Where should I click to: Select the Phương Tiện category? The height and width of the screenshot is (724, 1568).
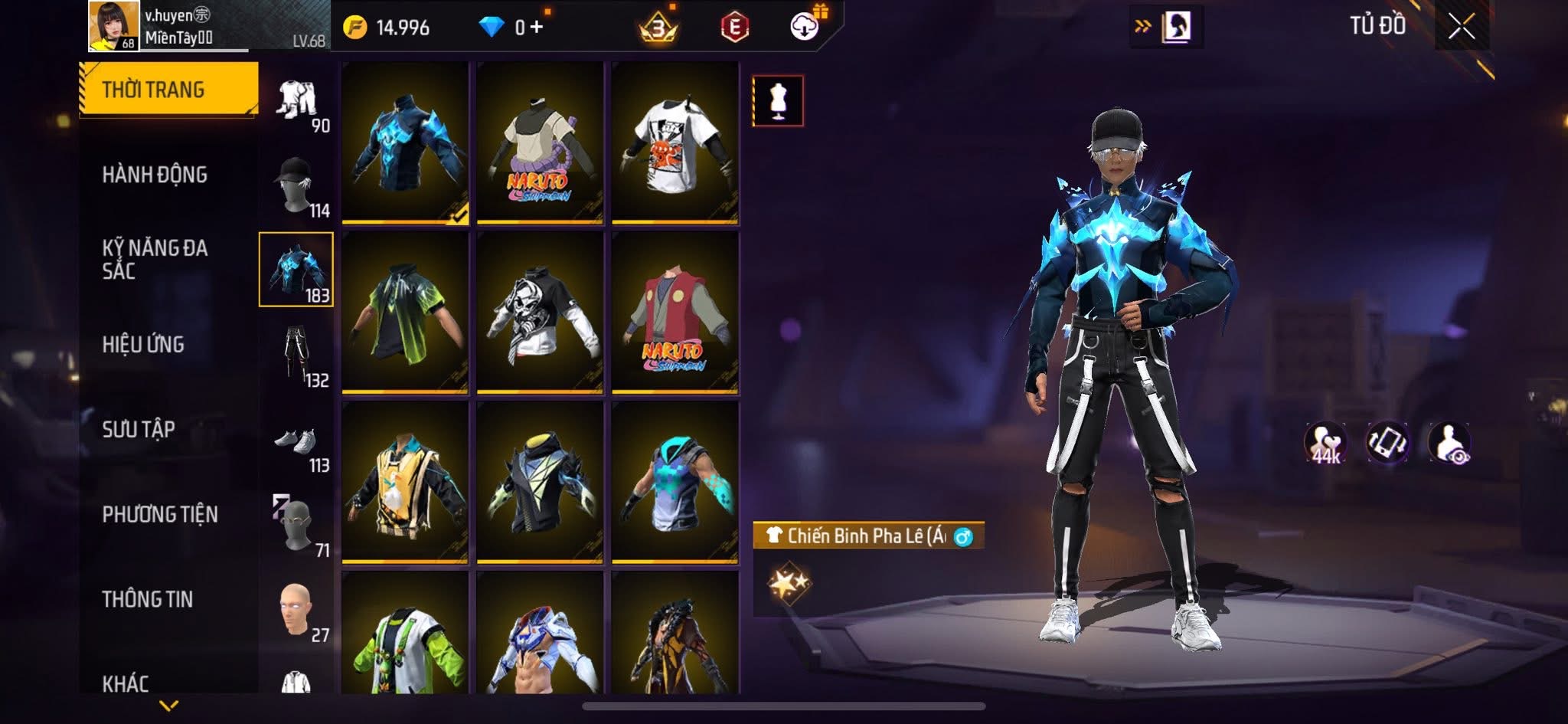pos(160,514)
